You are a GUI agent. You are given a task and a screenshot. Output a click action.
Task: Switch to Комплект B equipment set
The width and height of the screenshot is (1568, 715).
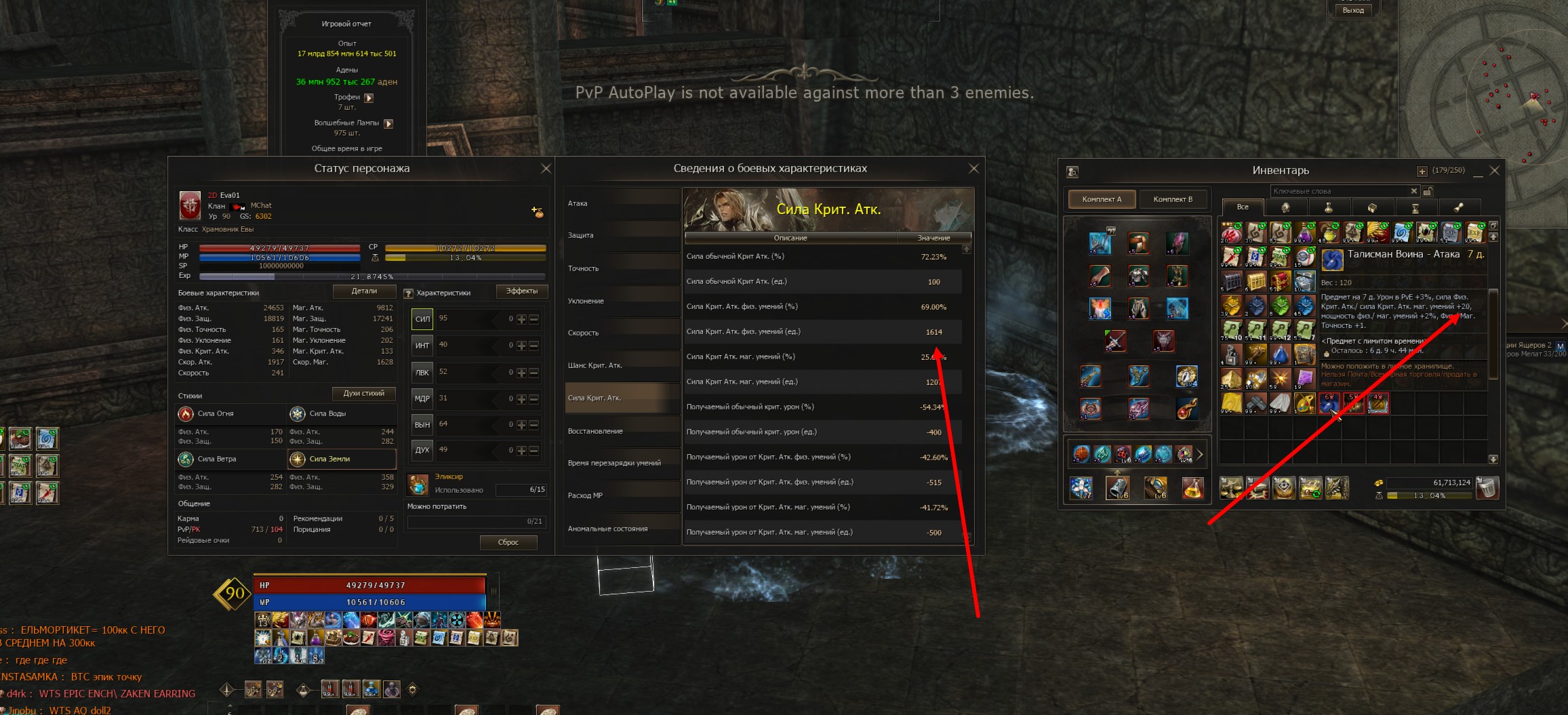point(1173,199)
